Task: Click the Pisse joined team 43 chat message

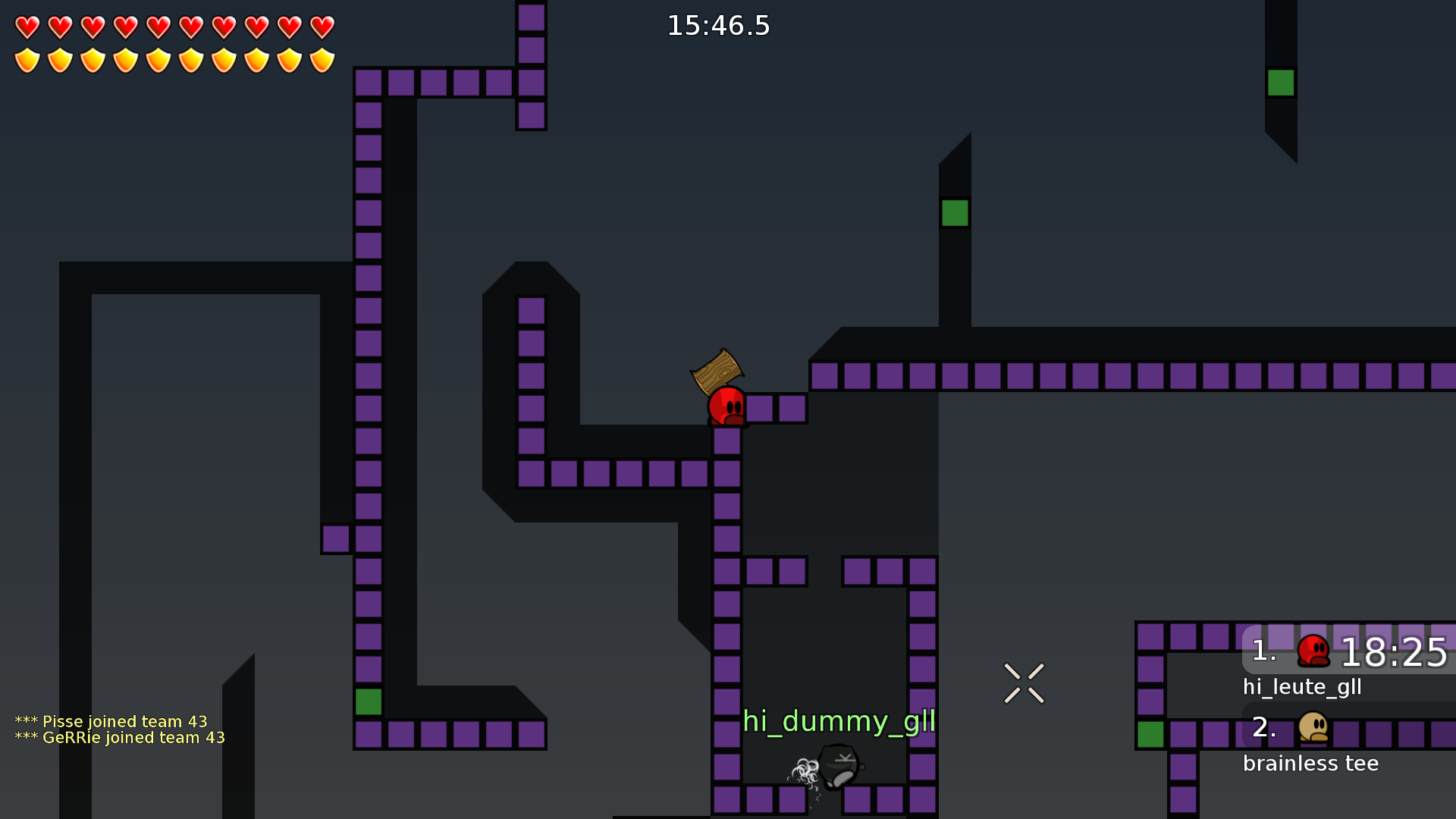Action: (111, 721)
